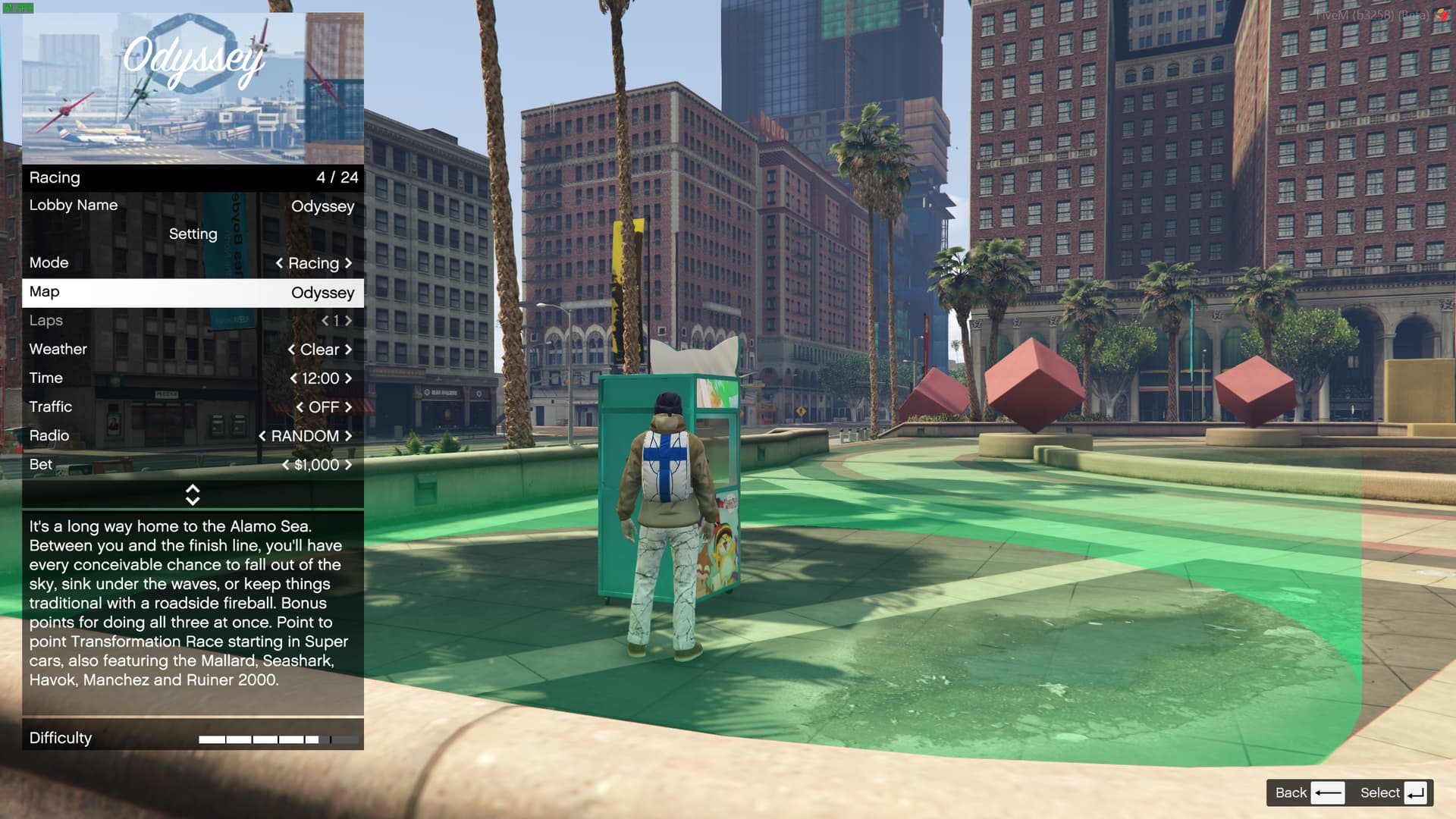Select the Lobby Name row
This screenshot has height=819, width=1456.
192,206
